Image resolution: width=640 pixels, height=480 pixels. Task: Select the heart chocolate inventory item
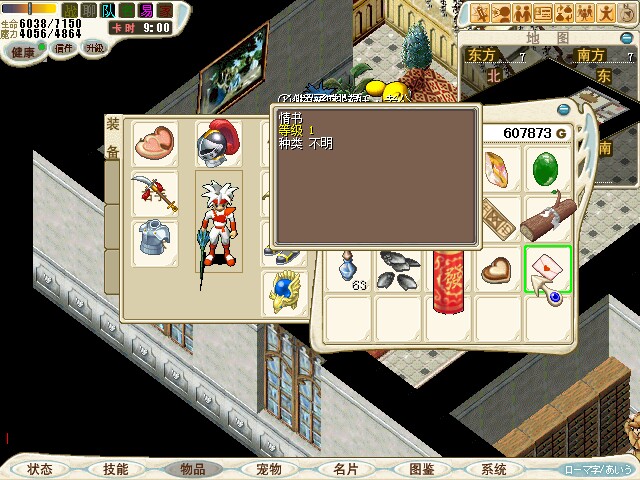(x=497, y=268)
